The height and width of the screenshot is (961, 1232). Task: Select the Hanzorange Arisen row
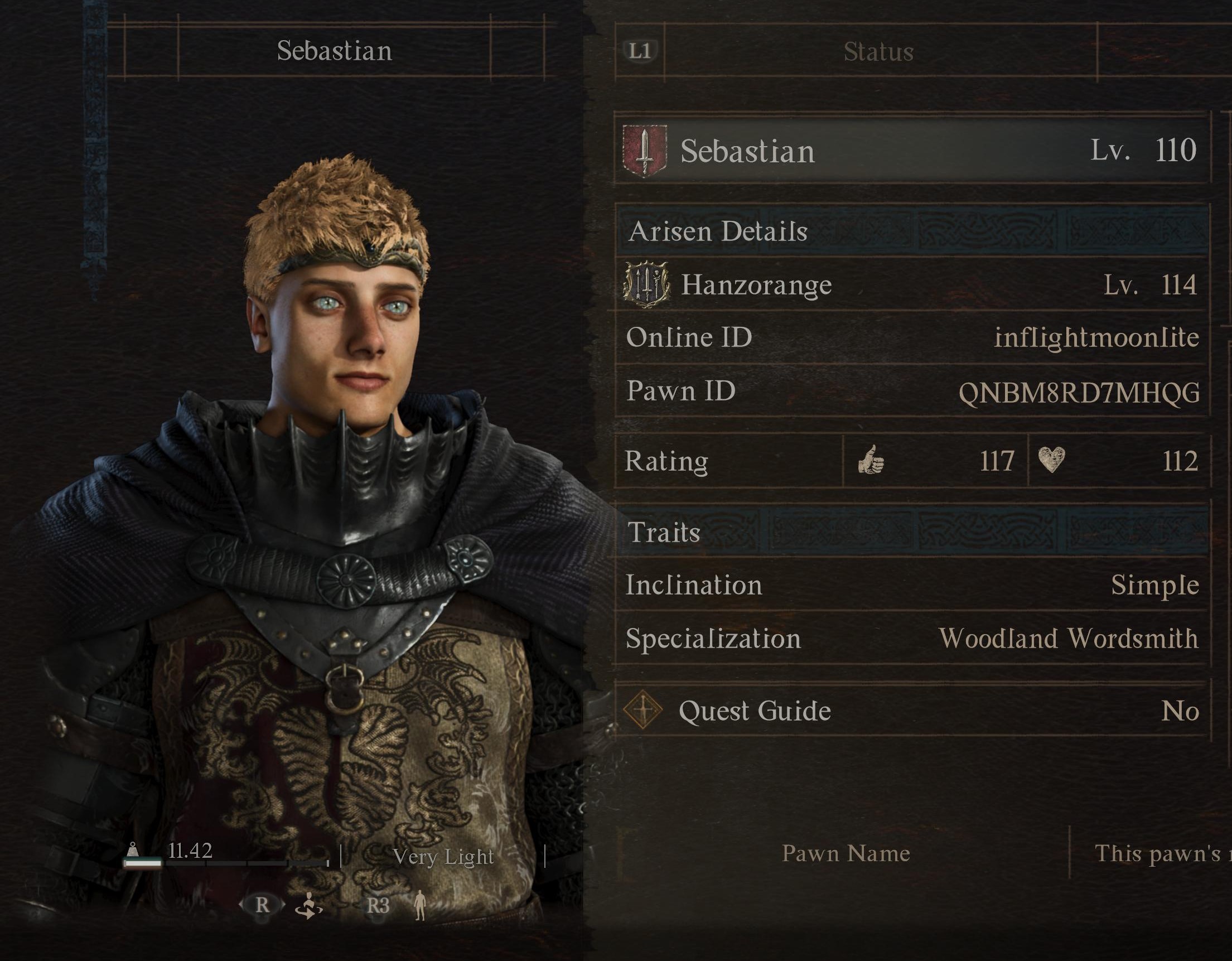pos(911,285)
